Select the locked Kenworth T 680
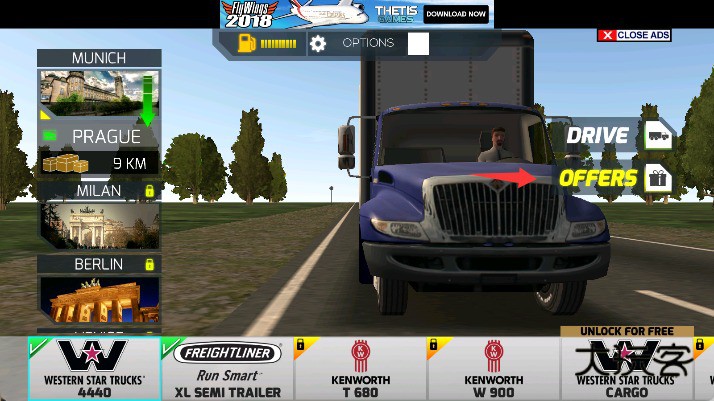This screenshot has width=714, height=401. pos(359,368)
